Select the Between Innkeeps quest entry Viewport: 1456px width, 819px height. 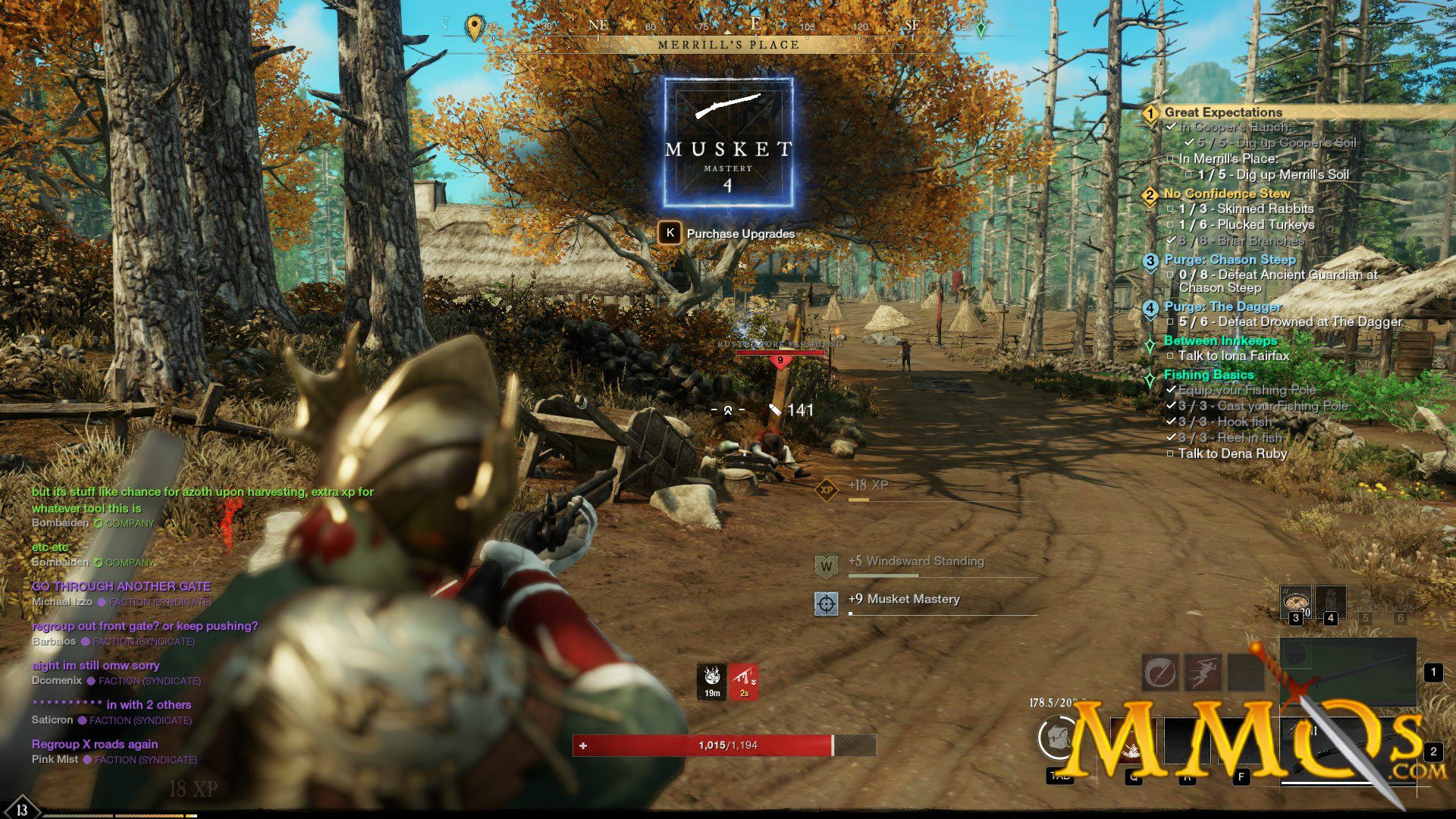(1220, 340)
